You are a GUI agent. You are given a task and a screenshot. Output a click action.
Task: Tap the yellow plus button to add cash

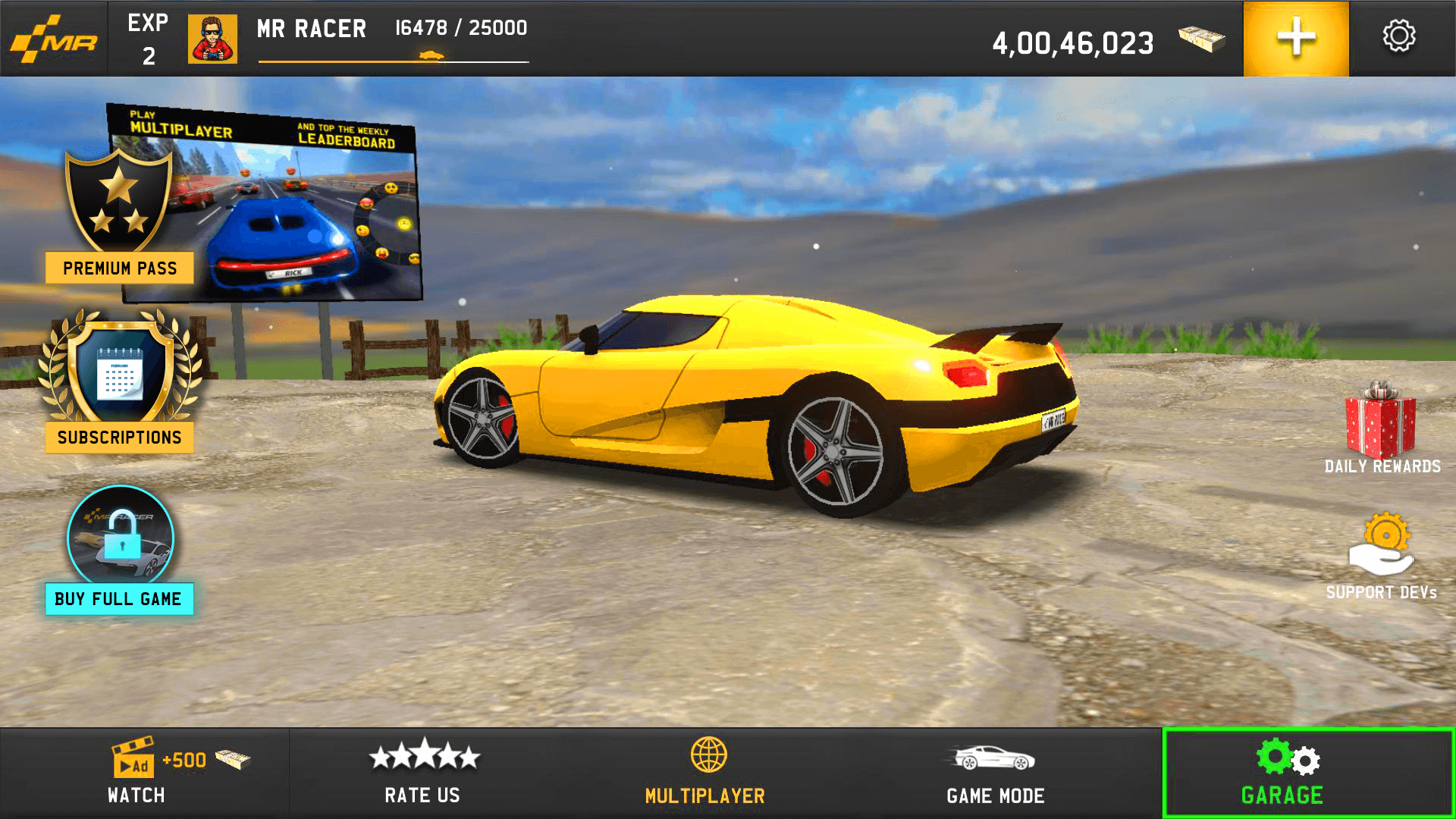coord(1295,36)
